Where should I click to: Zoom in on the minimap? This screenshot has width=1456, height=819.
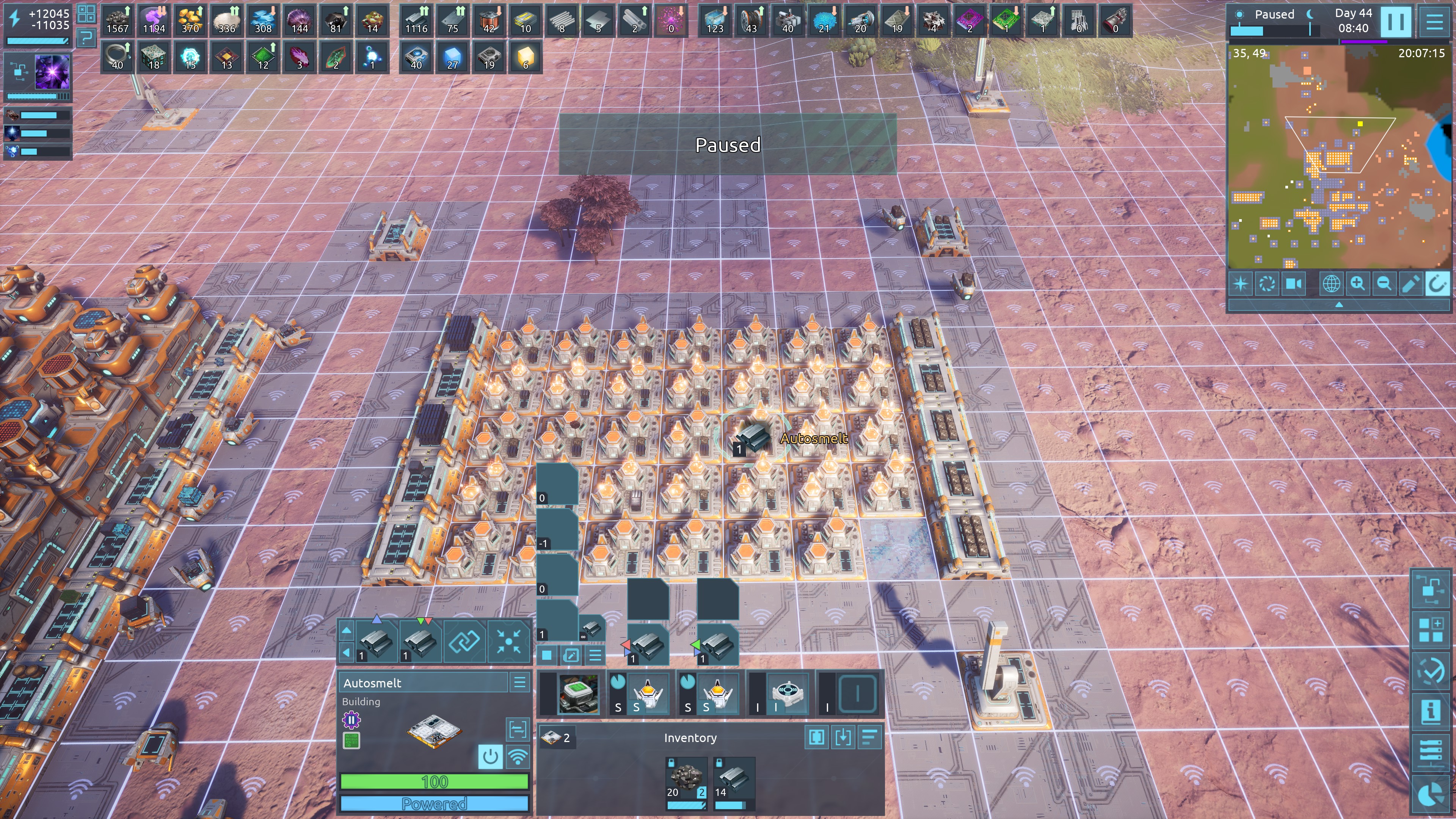click(x=1358, y=283)
